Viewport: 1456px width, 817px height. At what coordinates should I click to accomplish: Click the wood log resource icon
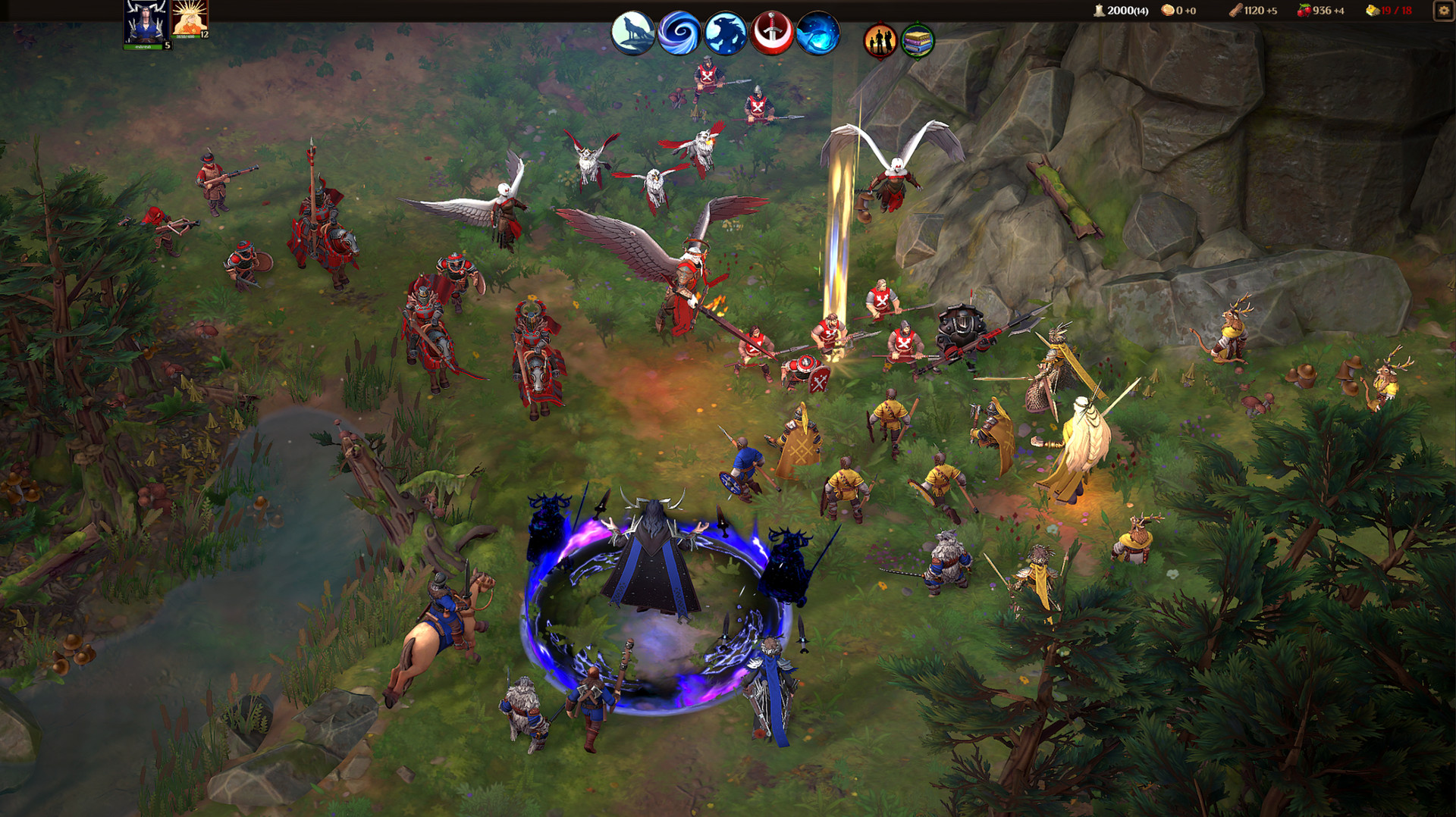(1237, 11)
